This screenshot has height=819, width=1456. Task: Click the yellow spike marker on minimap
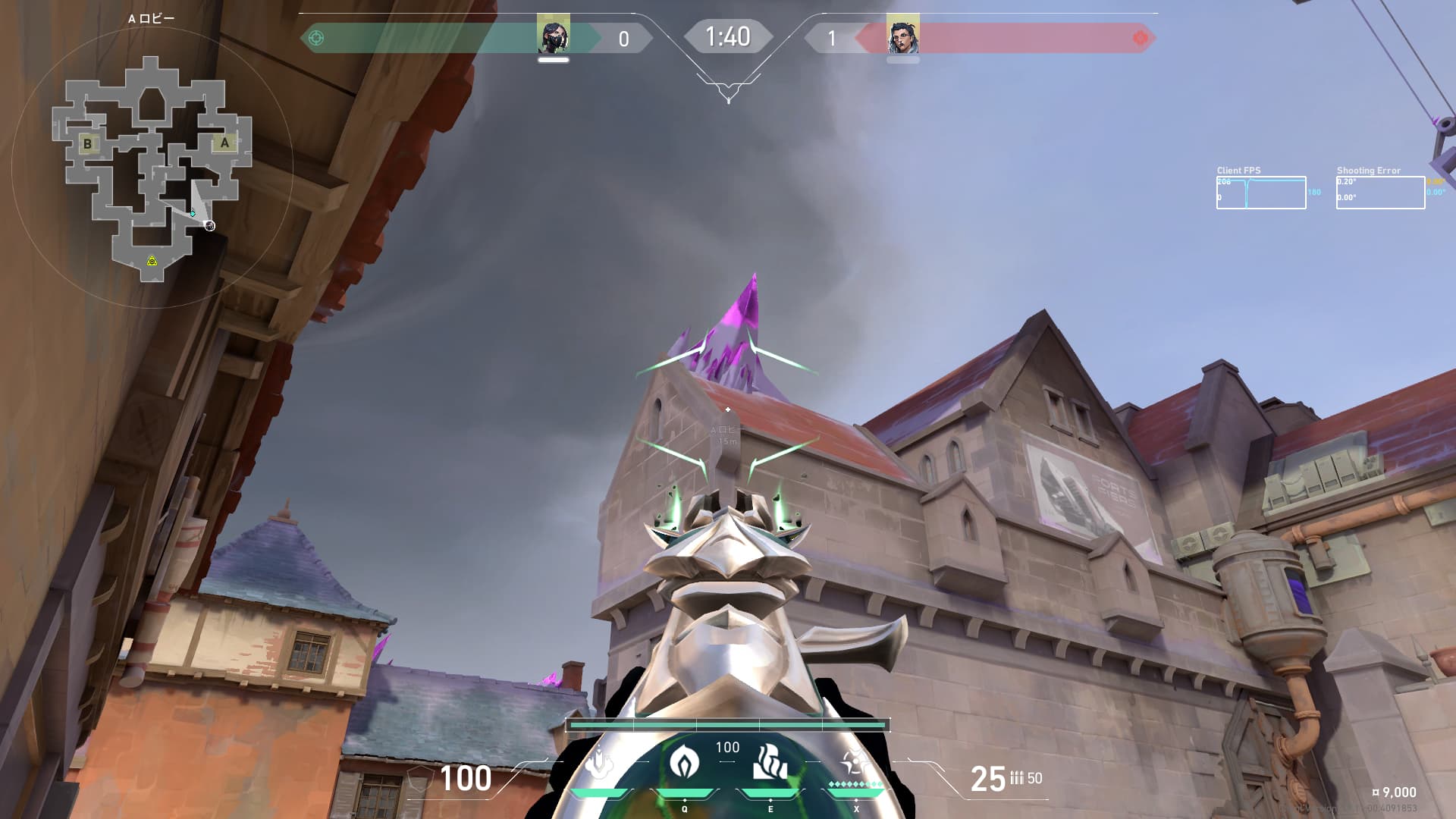[x=152, y=261]
